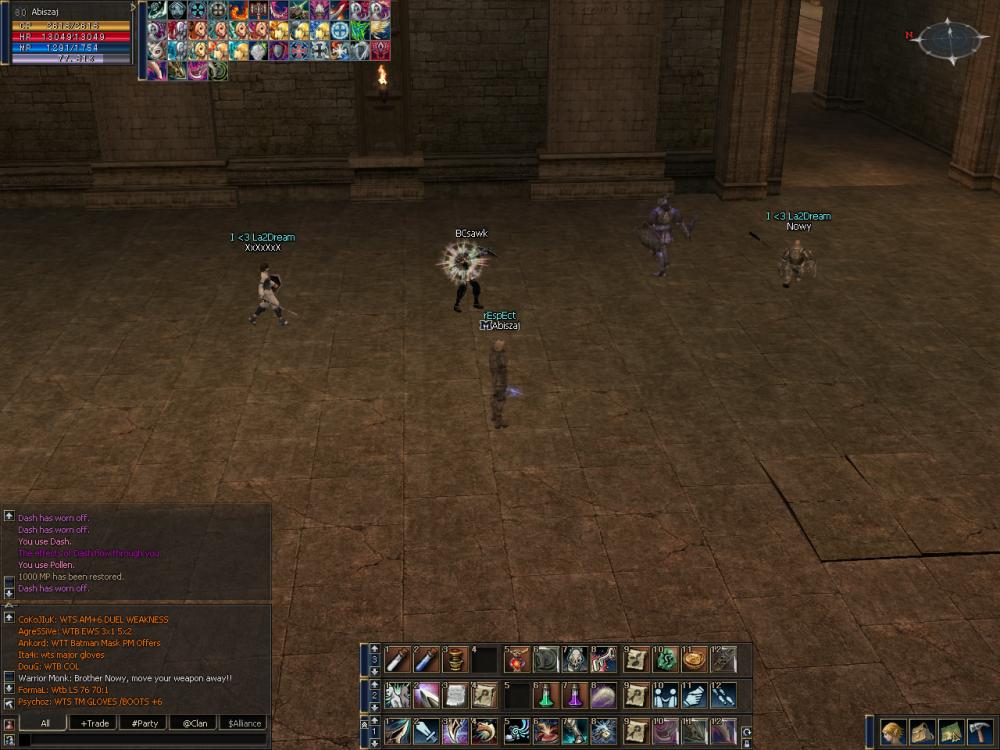This screenshot has width=1000, height=750.
Task: Select the #Party chat tab
Action: click(x=145, y=723)
